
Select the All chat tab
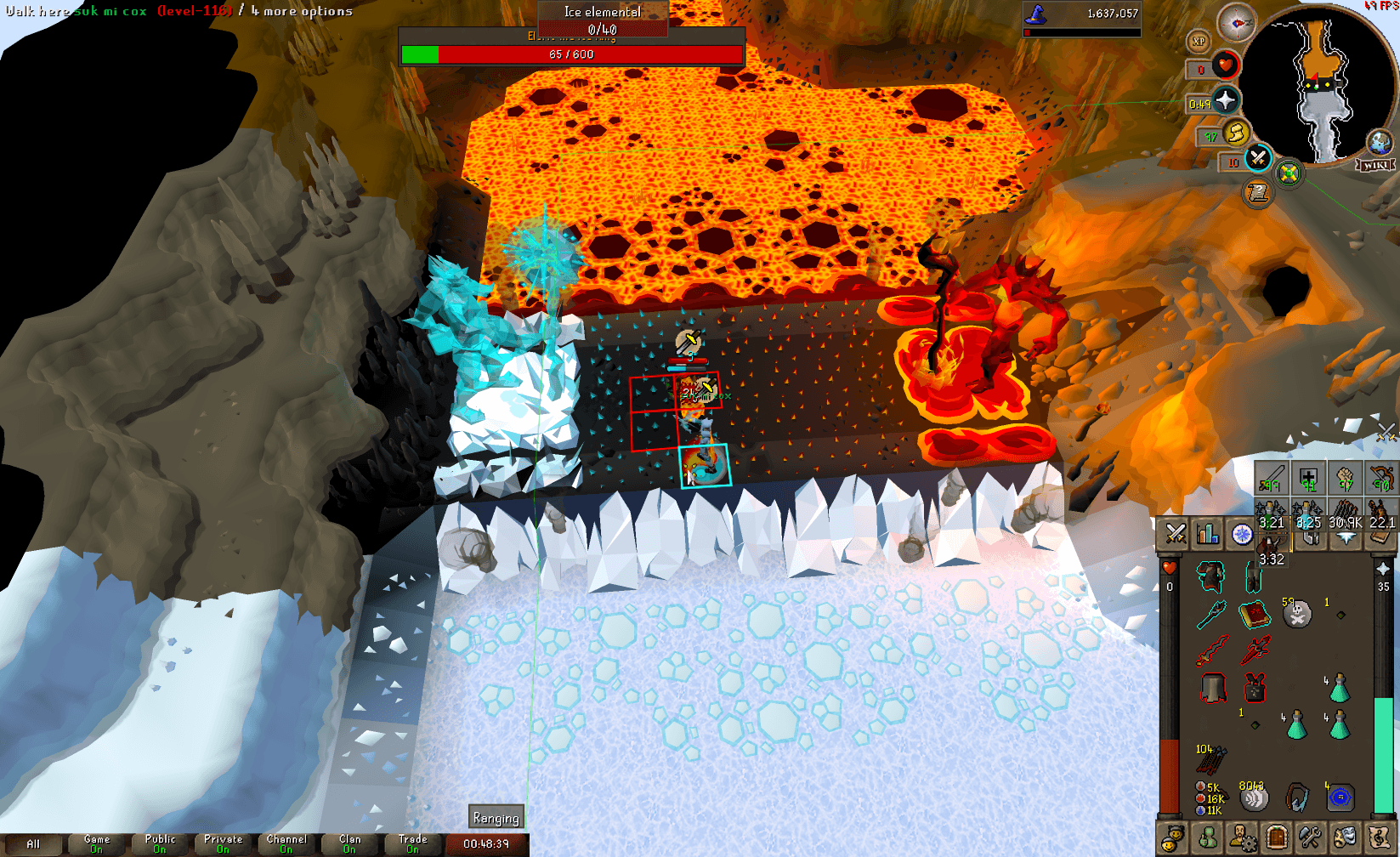(36, 842)
